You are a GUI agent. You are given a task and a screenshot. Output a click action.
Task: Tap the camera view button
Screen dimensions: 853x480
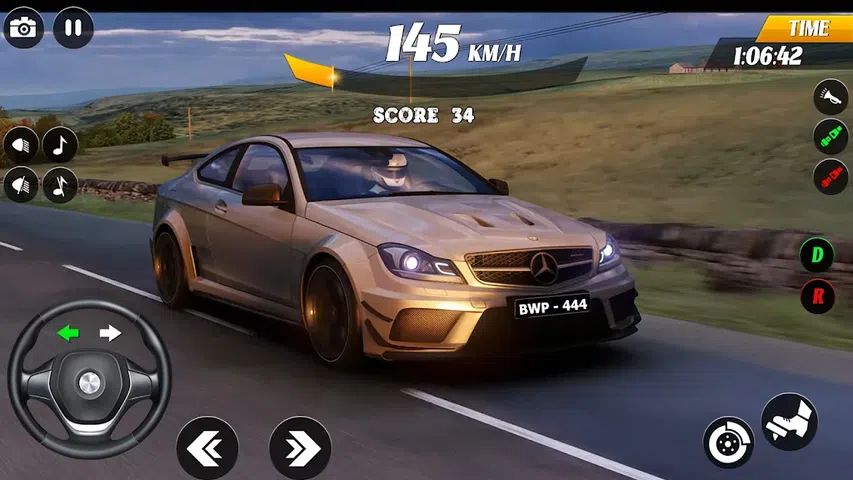click(x=23, y=27)
